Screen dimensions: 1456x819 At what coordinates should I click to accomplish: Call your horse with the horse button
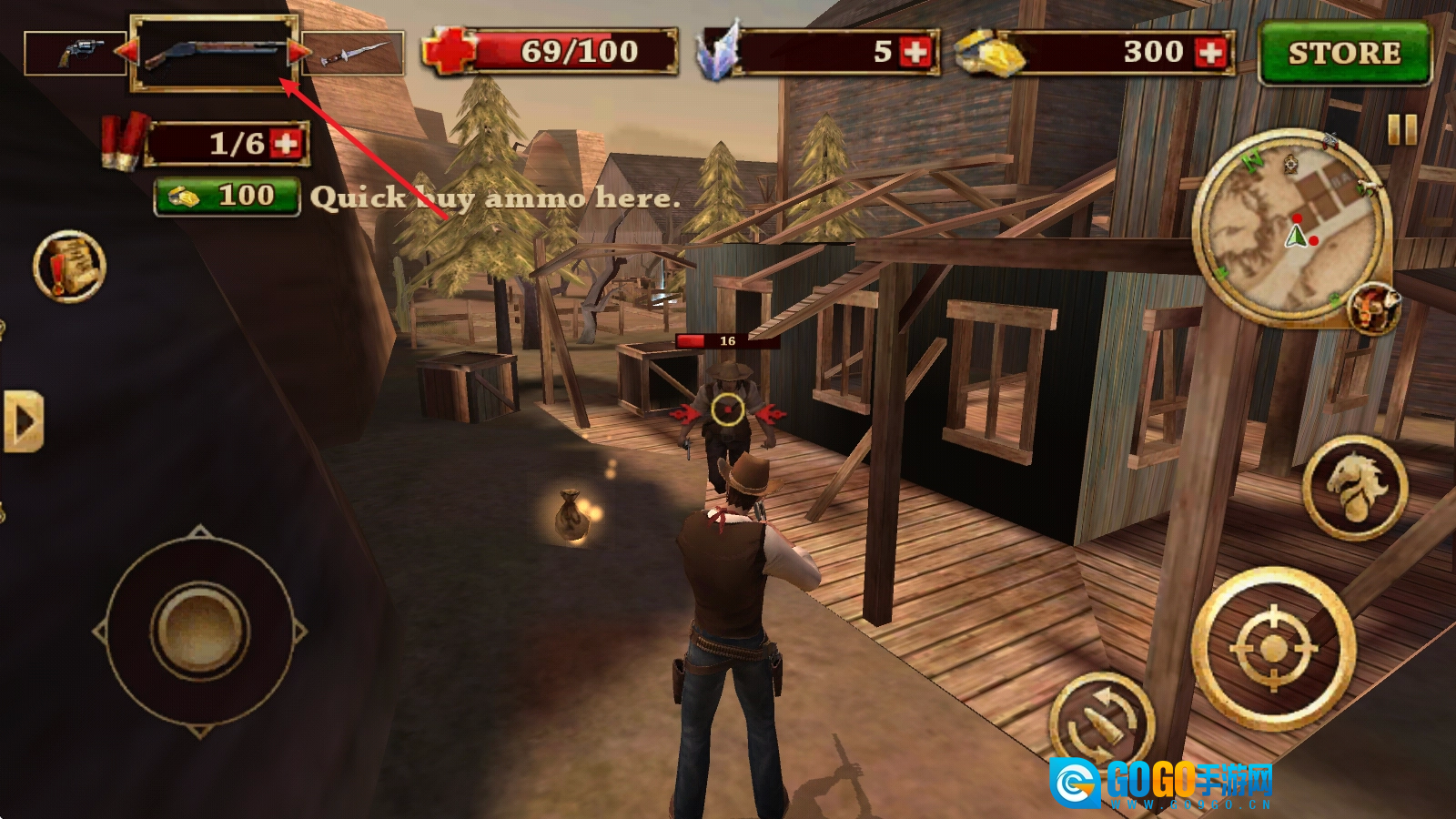click(1355, 488)
